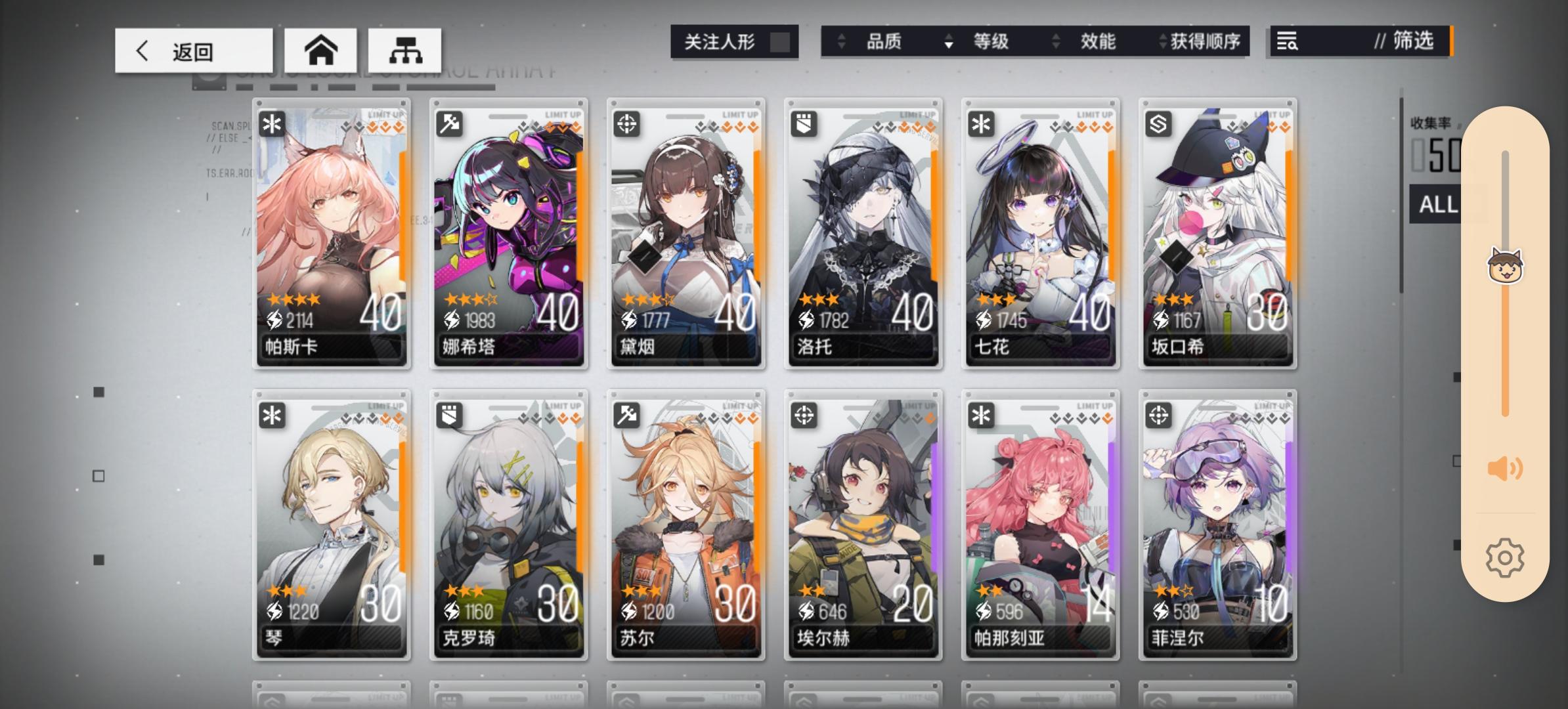The width and height of the screenshot is (1568, 709).
Task: Open the squad structure icon next to home
Action: 405,49
